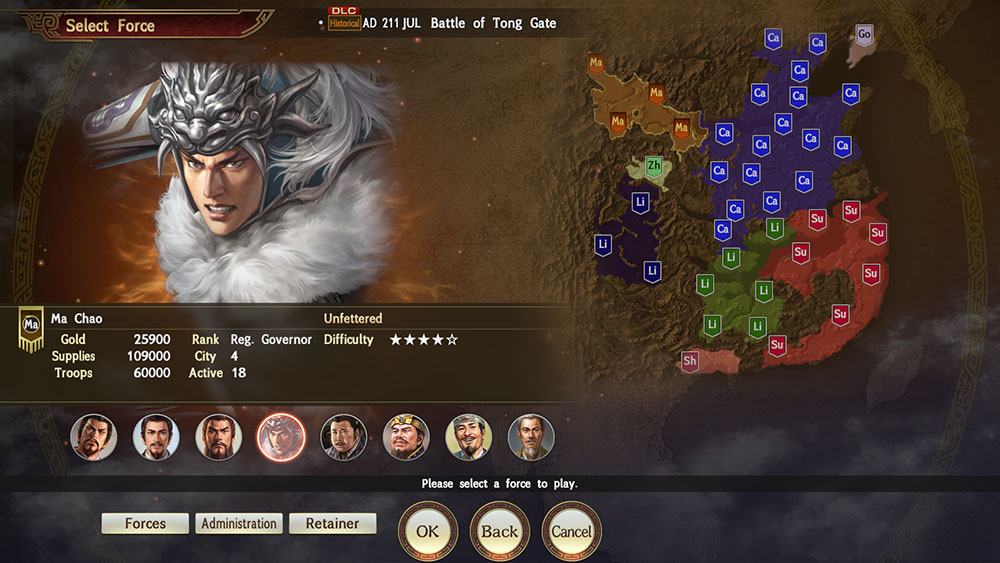1000x563 pixels.
Task: Go back with the Back button
Action: (499, 532)
